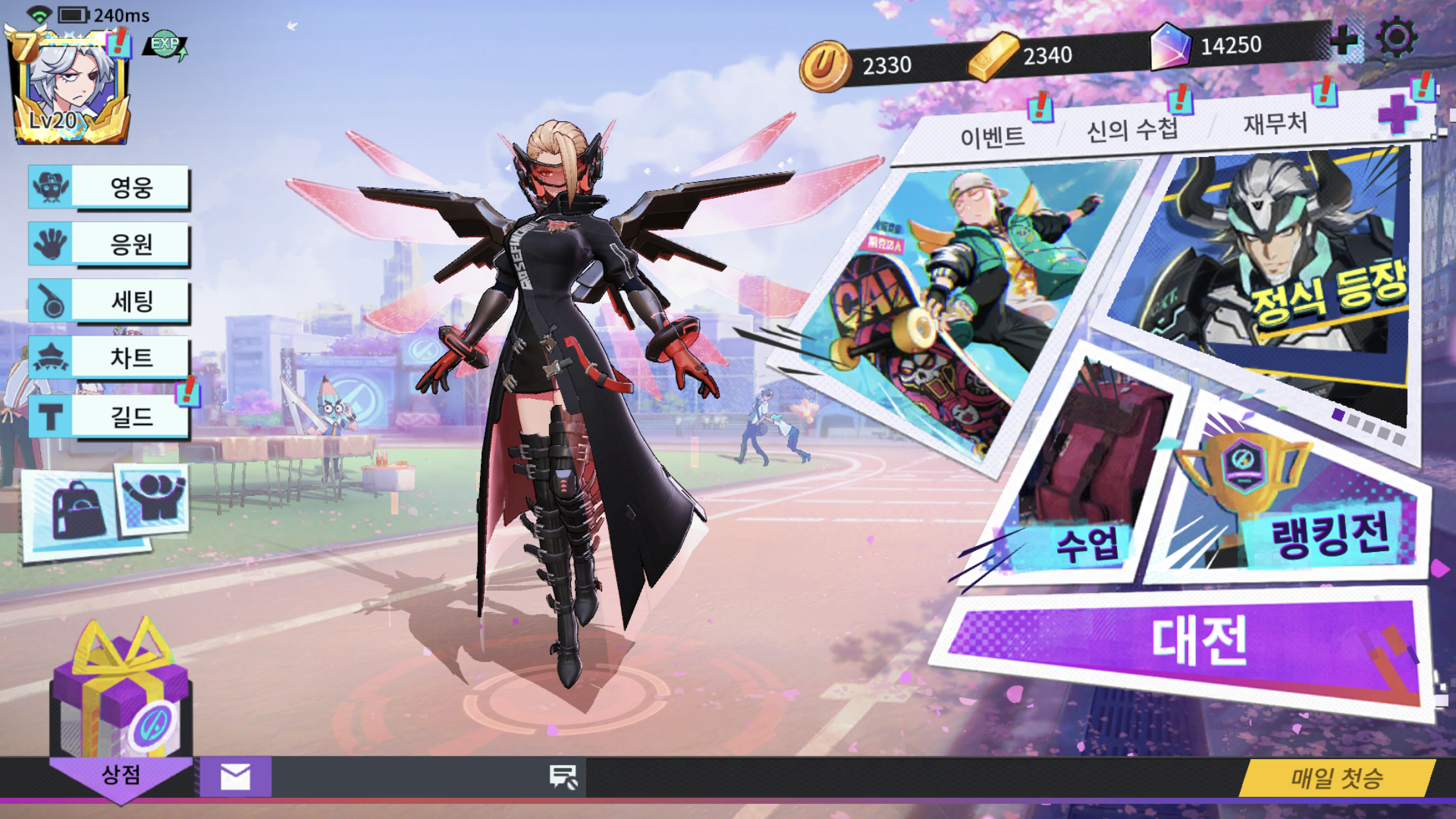Select the 영웅 hero menu icon

pyautogui.click(x=49, y=187)
